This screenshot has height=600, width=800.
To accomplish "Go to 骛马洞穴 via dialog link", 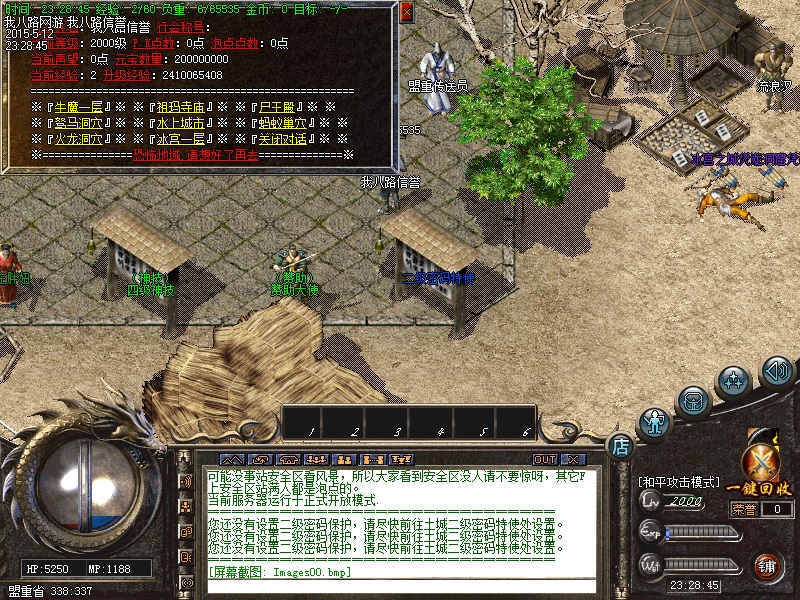I will (80, 123).
